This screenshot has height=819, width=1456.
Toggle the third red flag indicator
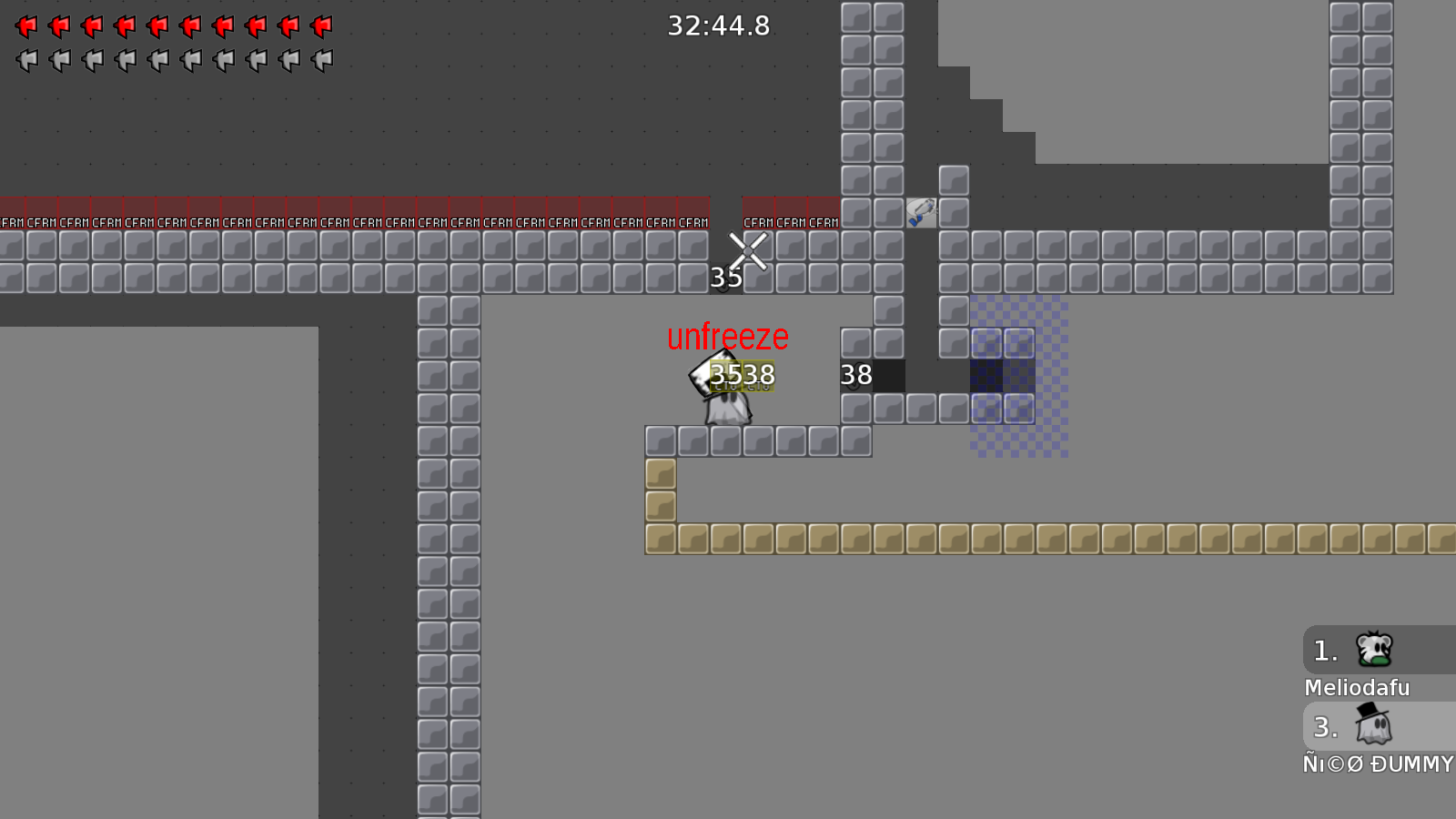pyautogui.click(x=93, y=25)
